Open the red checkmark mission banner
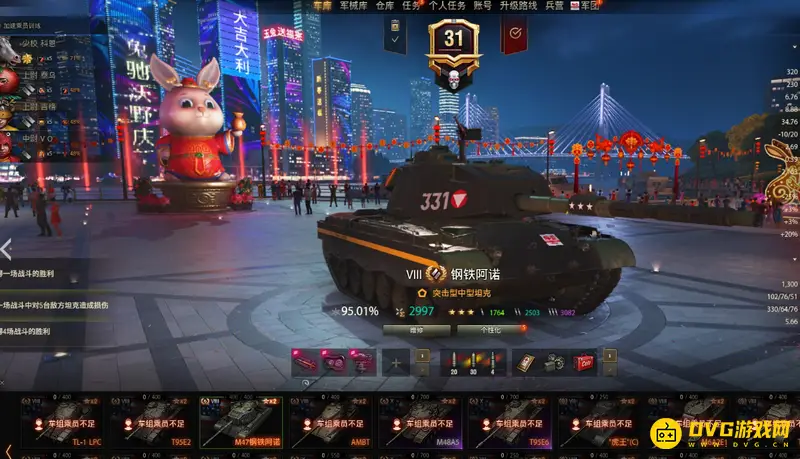The height and width of the screenshot is (459, 800). pyautogui.click(x=514, y=36)
